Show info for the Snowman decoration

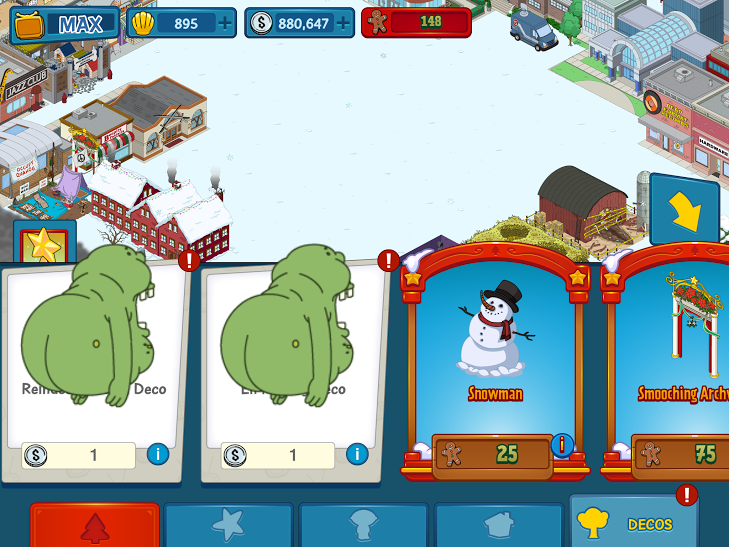[x=562, y=444]
